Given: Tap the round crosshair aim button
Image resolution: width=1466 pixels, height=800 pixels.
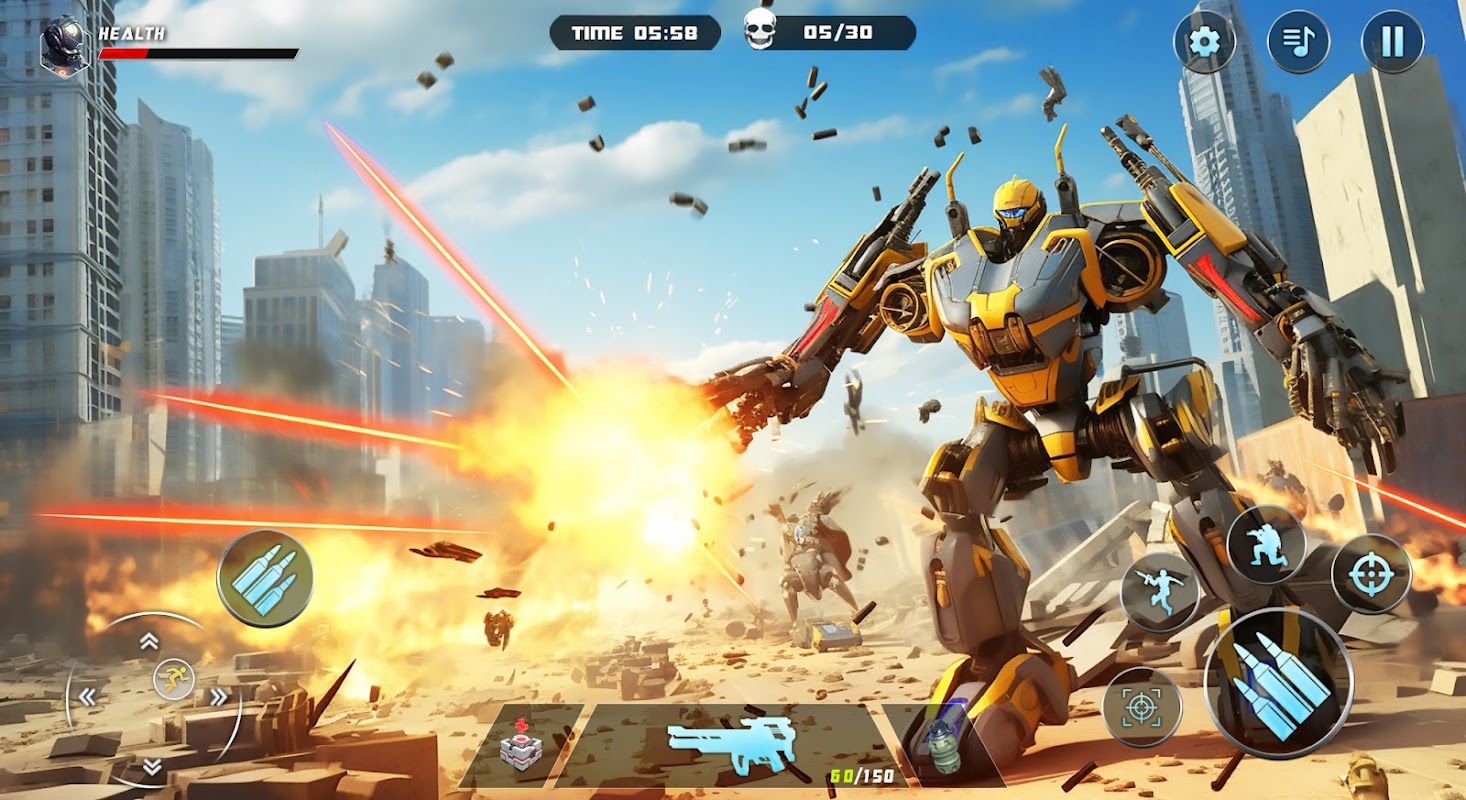Looking at the screenshot, I should [x=1371, y=574].
